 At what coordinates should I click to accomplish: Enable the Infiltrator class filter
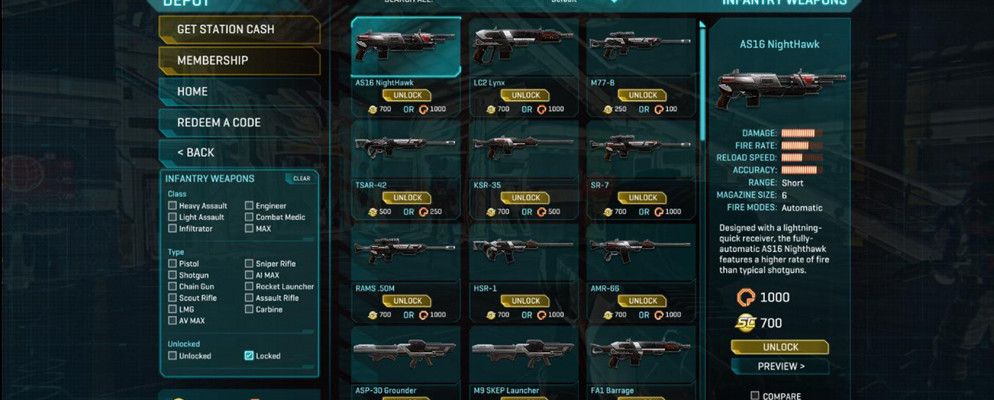point(173,229)
